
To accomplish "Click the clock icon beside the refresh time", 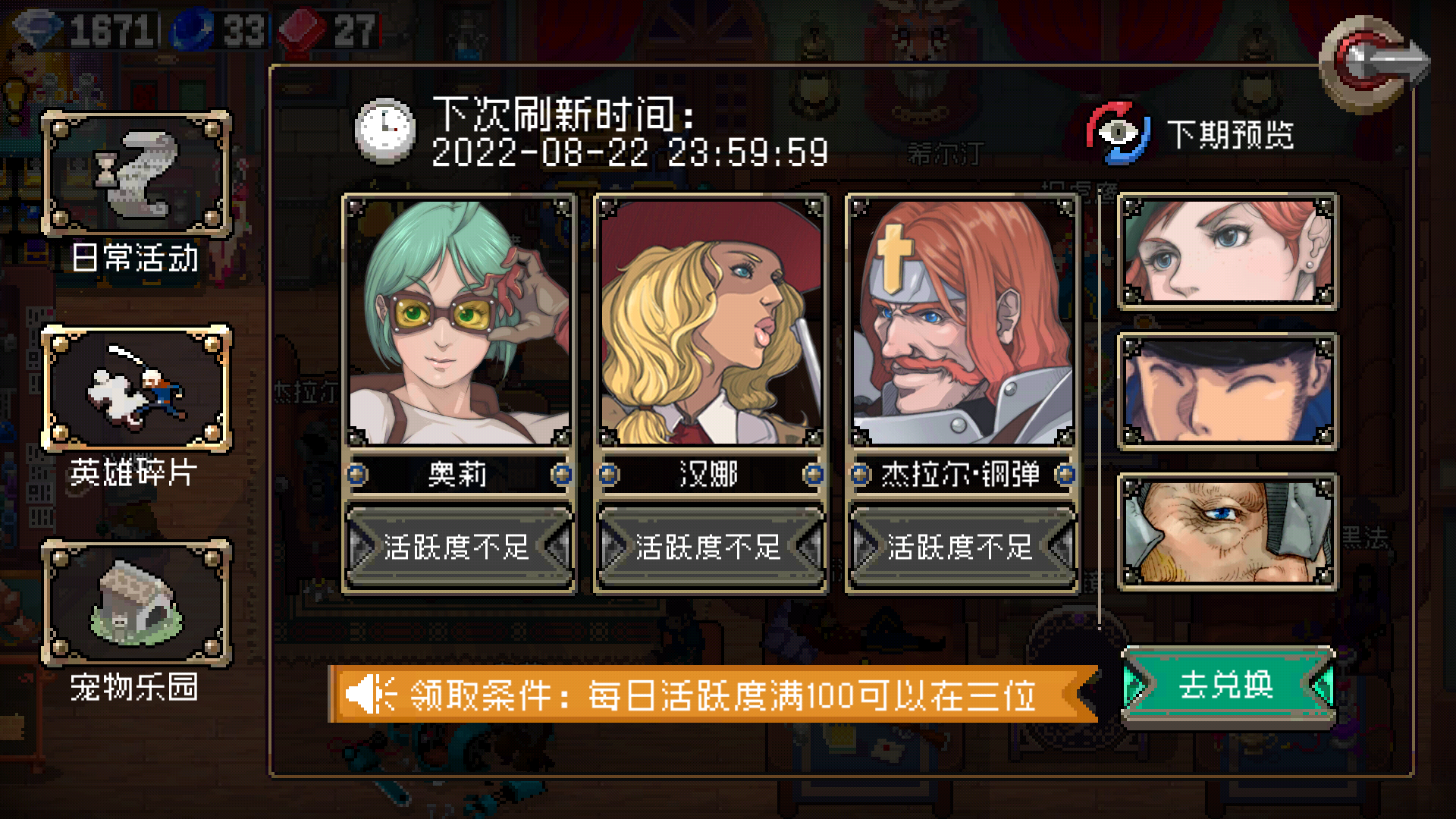I will (x=384, y=129).
